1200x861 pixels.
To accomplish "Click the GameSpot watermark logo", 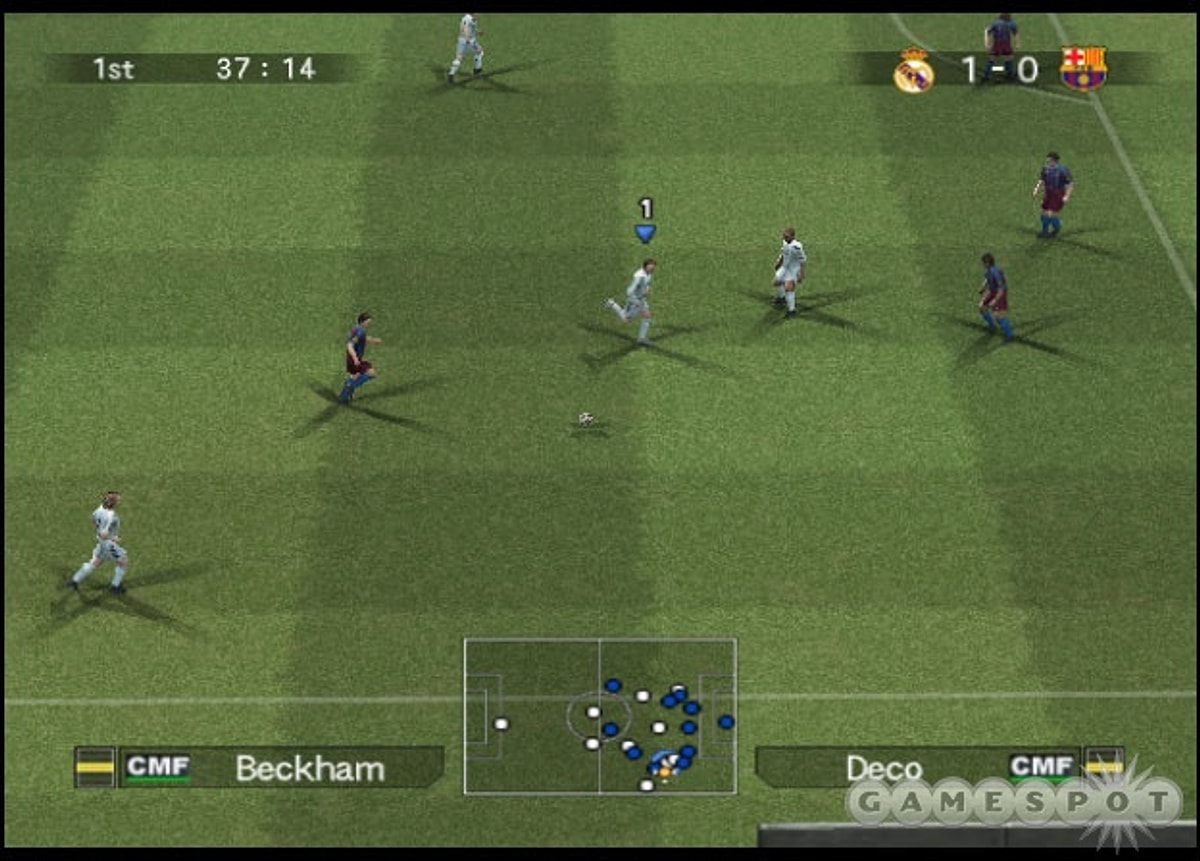I will click(x=1015, y=802).
